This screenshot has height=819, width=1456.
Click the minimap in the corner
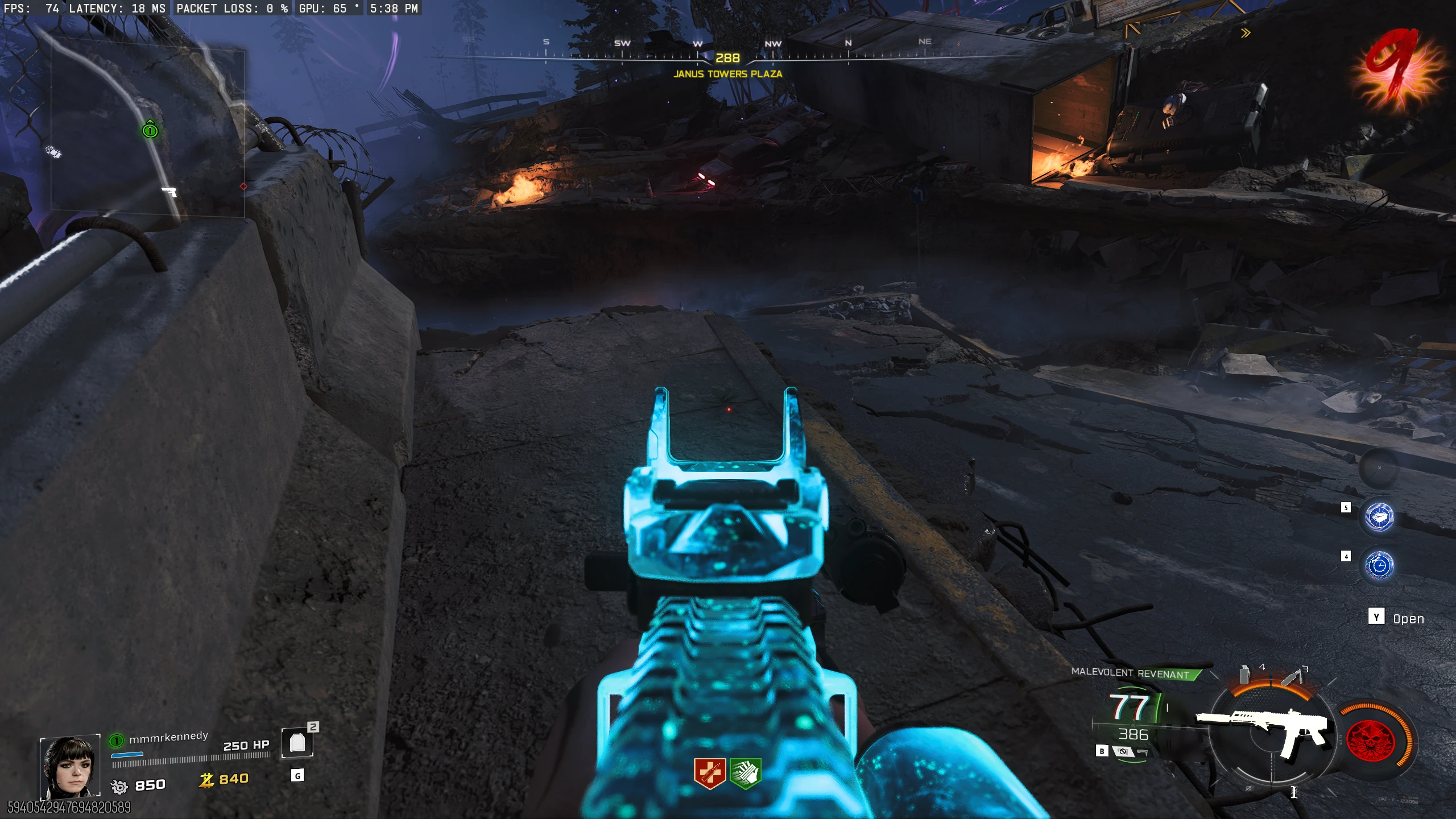pyautogui.click(x=148, y=132)
